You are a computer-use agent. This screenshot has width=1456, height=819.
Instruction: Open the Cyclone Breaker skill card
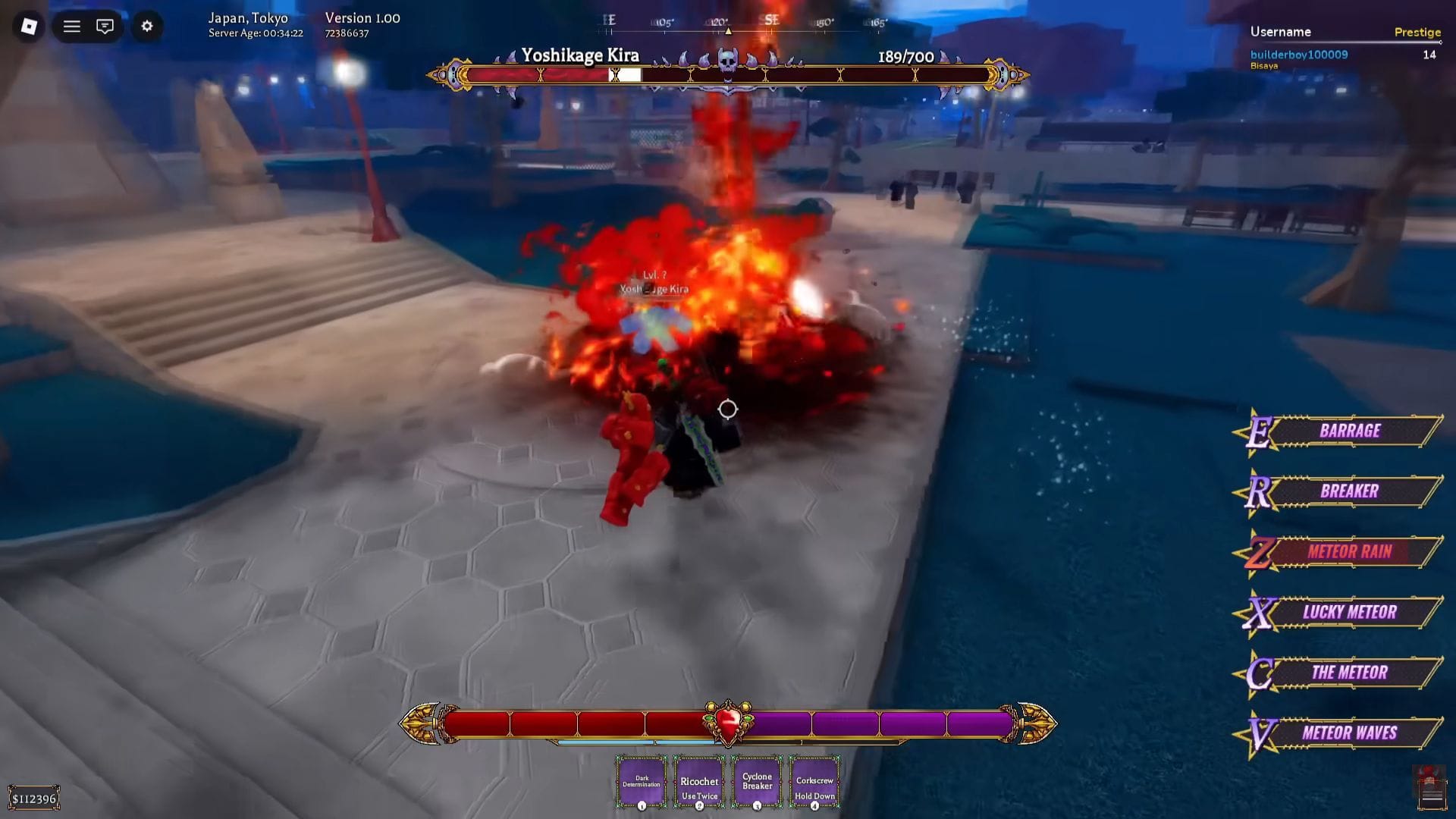click(x=756, y=783)
